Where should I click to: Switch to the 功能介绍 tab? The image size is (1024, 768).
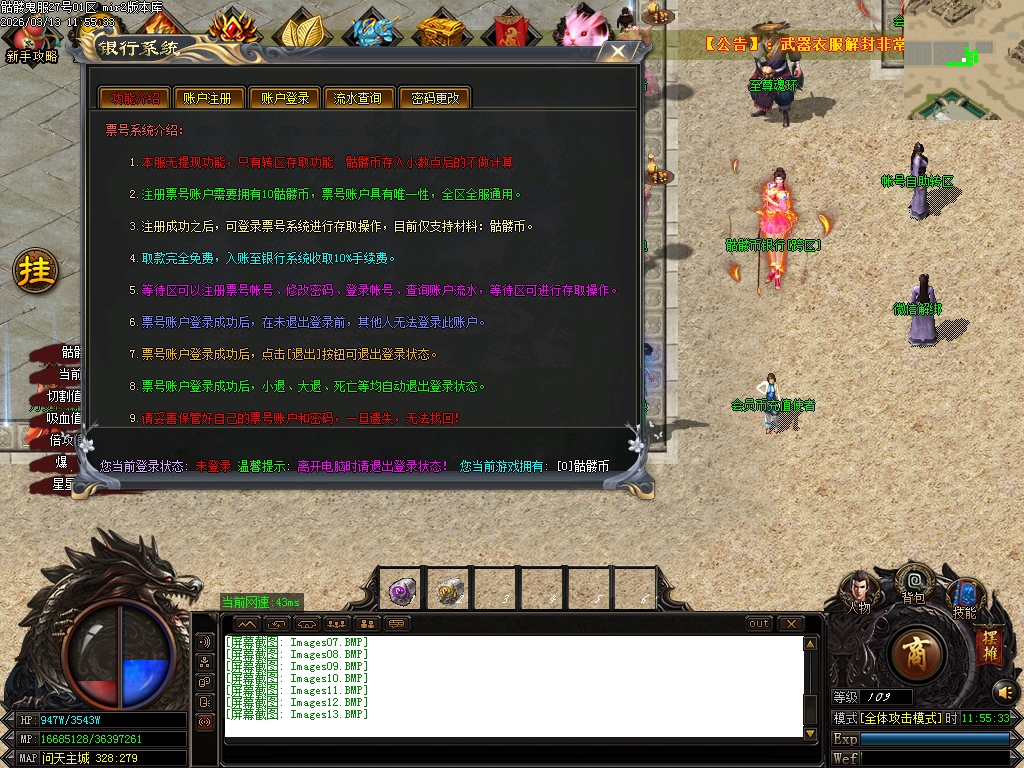coord(136,98)
